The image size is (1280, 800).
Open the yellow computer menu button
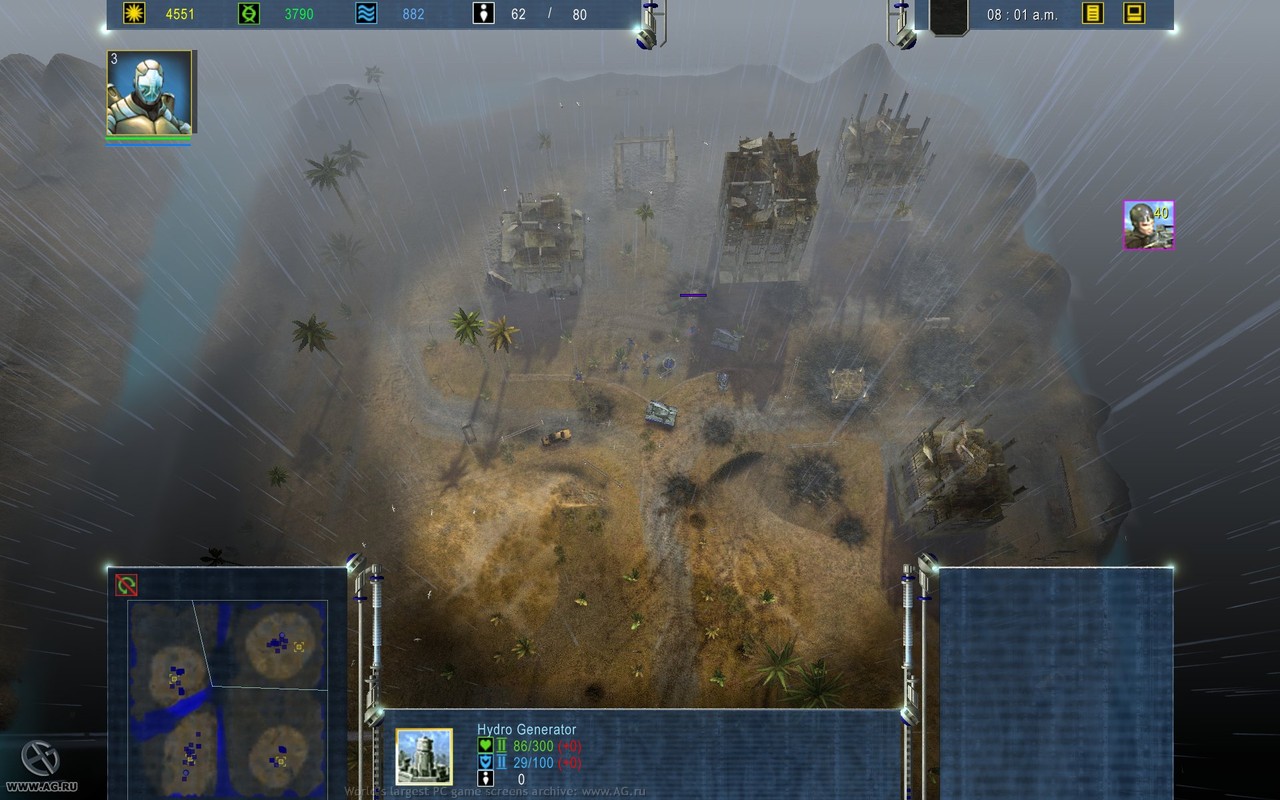coord(1134,14)
